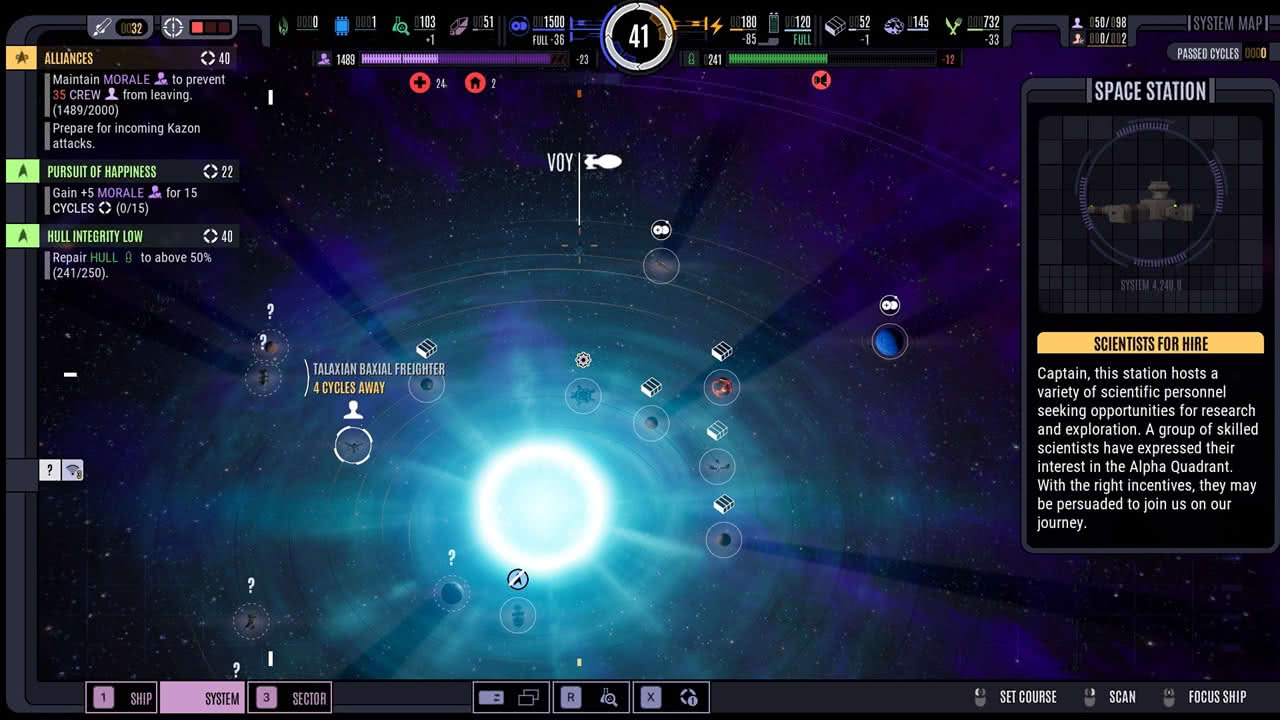Image resolution: width=1280 pixels, height=720 pixels.
Task: Click the cycle counter 41 dial
Action: pos(639,38)
